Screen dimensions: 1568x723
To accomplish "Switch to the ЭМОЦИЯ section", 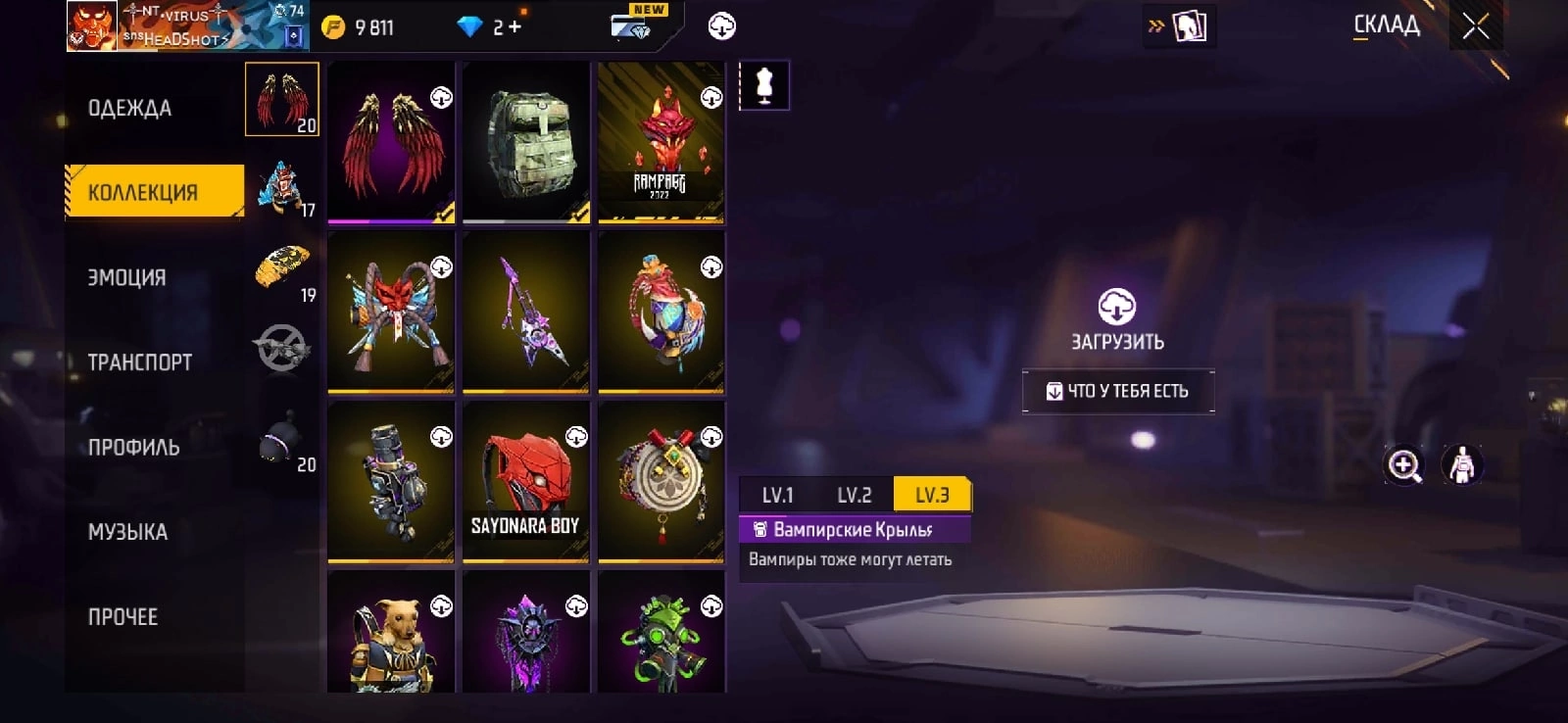I will pos(127,277).
